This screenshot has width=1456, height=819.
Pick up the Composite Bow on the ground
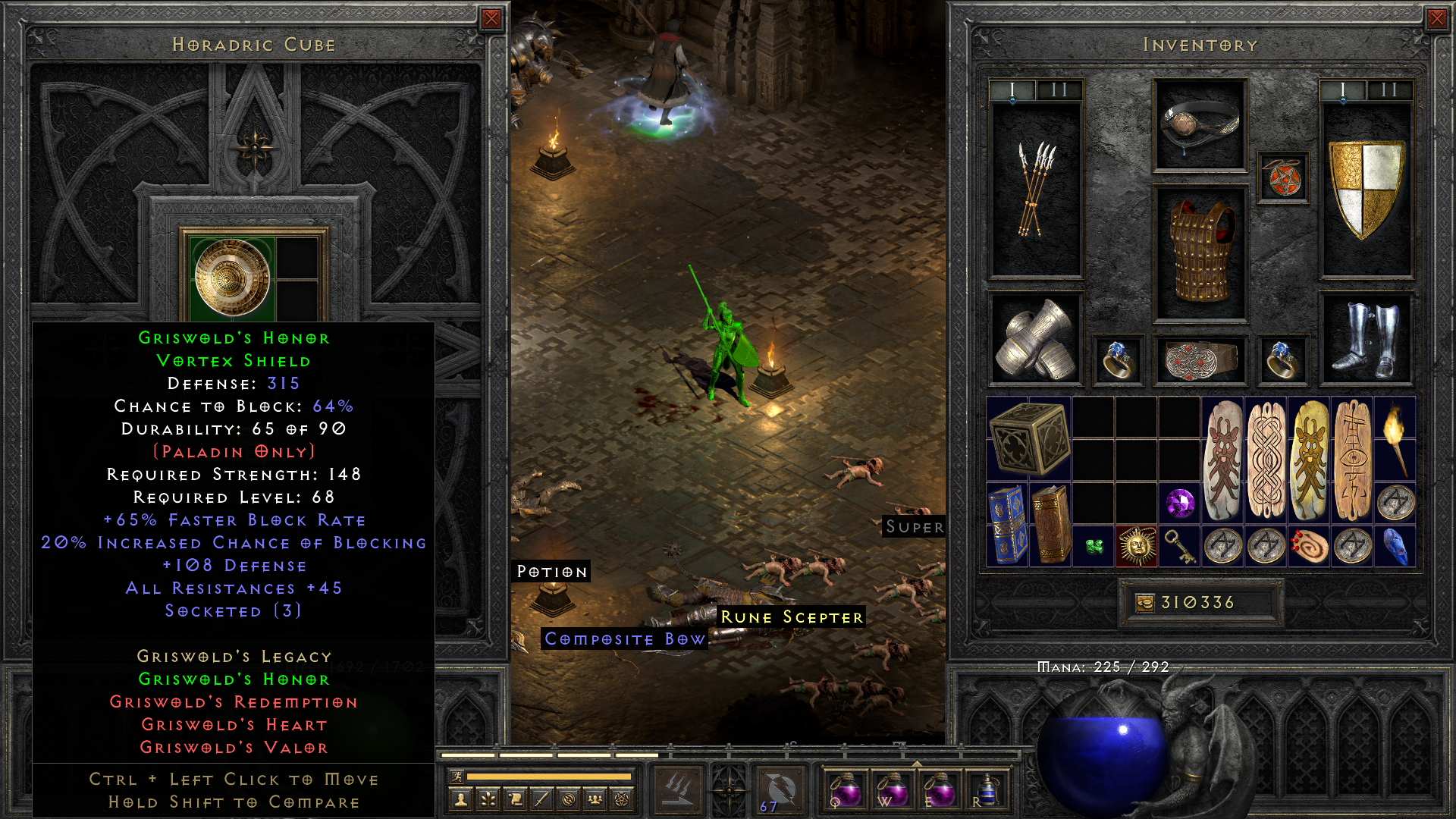coord(623,639)
